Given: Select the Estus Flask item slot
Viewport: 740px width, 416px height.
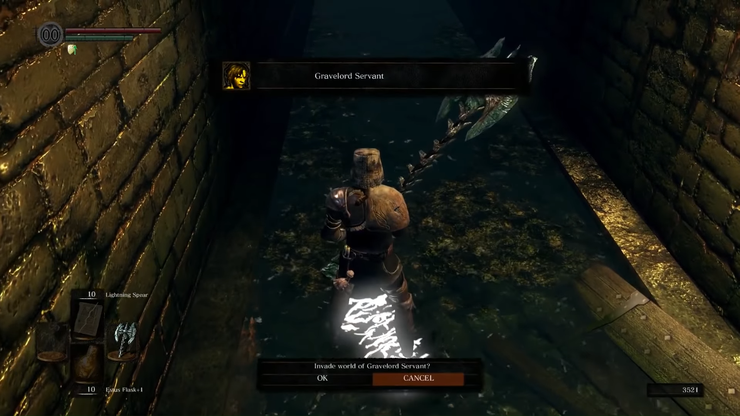Looking at the screenshot, I should (88, 366).
